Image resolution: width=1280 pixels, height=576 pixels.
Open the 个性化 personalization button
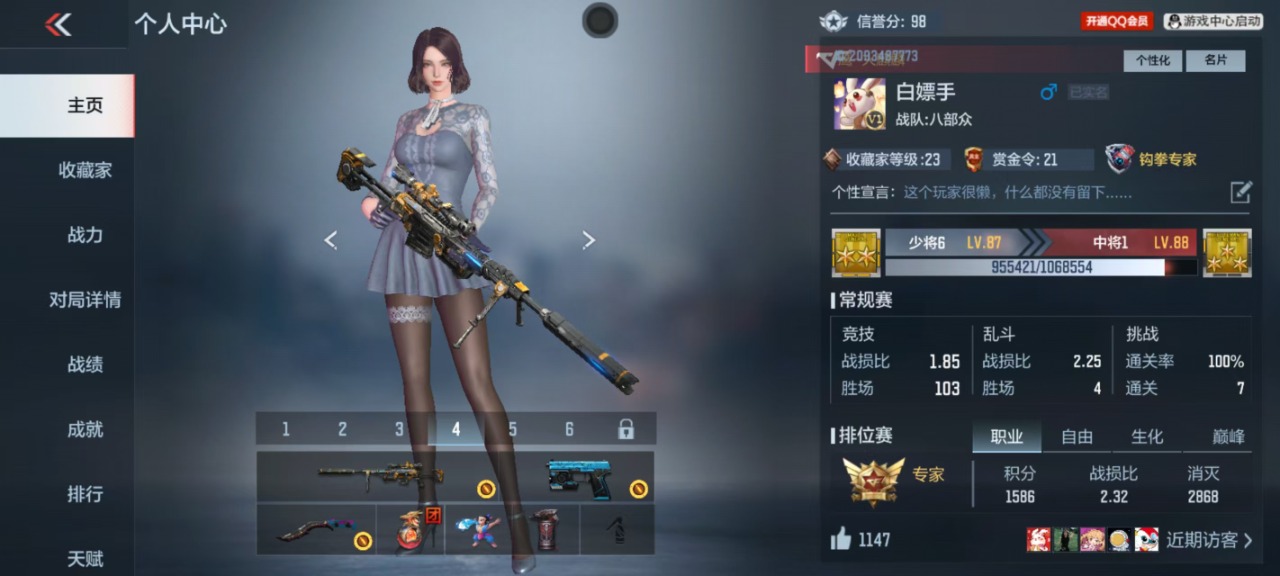(1152, 60)
